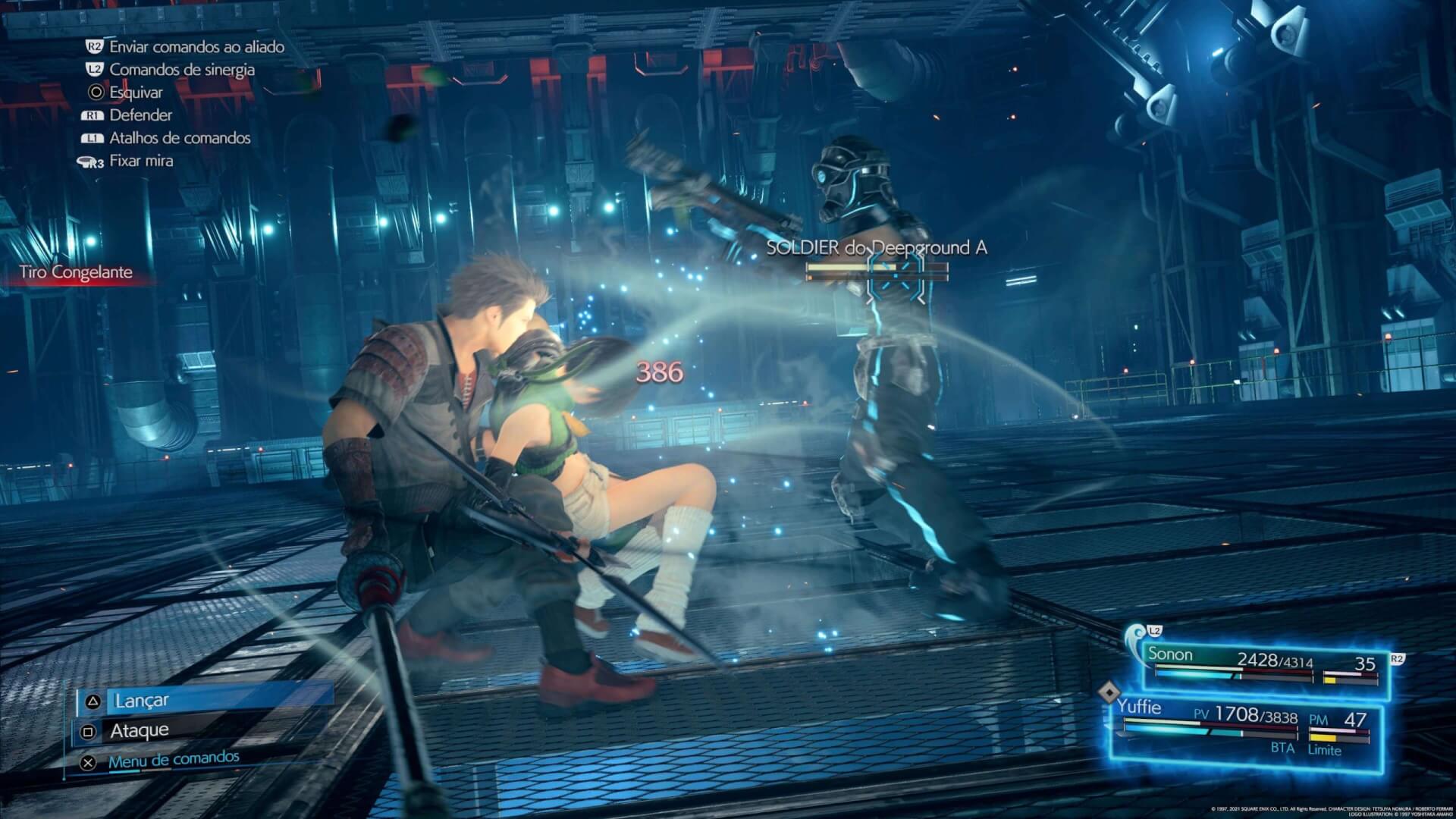The width and height of the screenshot is (1456, 819).
Task: Choose the Lançar command
Action: [140, 701]
